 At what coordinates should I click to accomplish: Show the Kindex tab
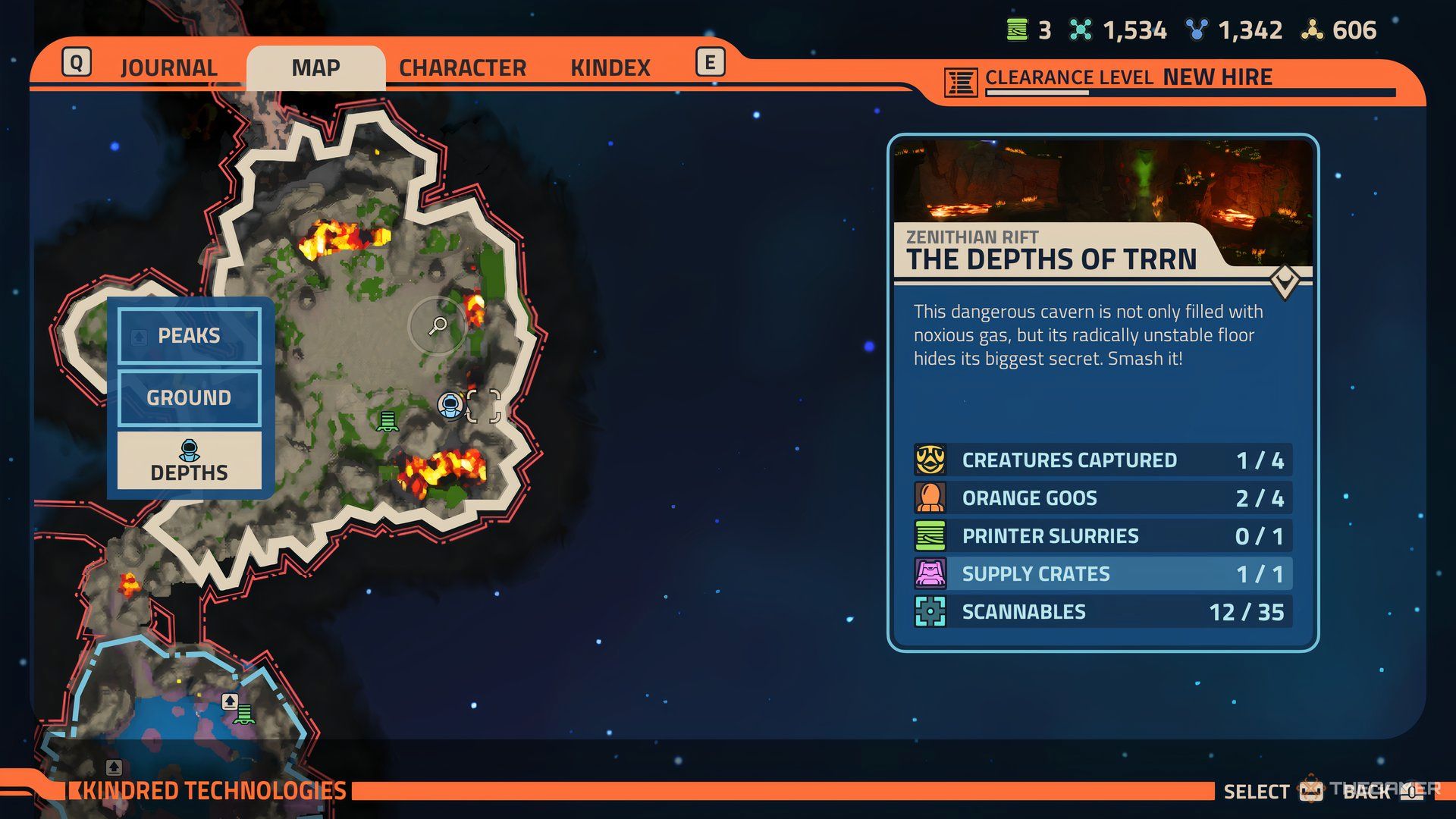click(610, 67)
